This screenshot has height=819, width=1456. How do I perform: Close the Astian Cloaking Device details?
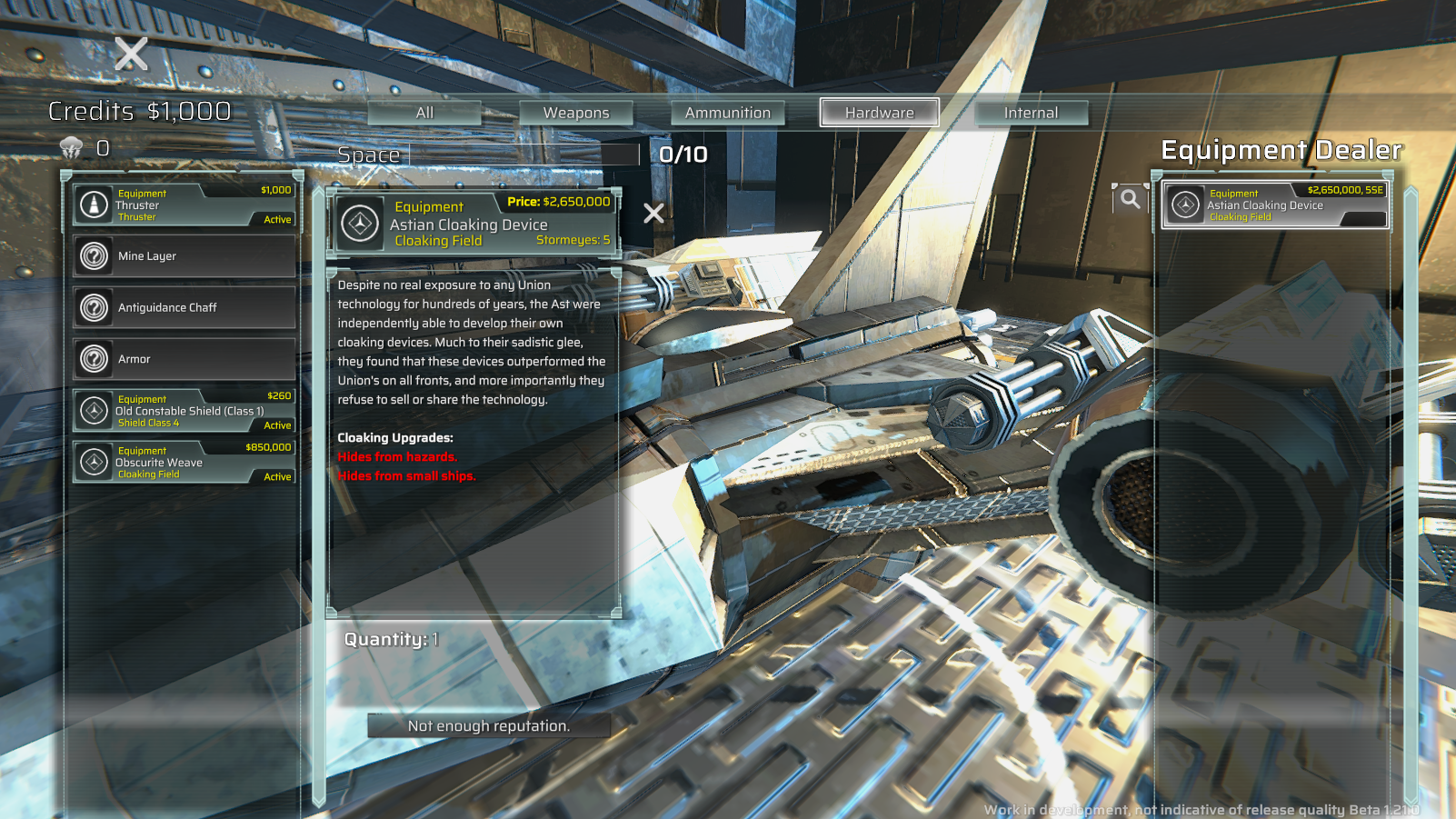pos(653,214)
